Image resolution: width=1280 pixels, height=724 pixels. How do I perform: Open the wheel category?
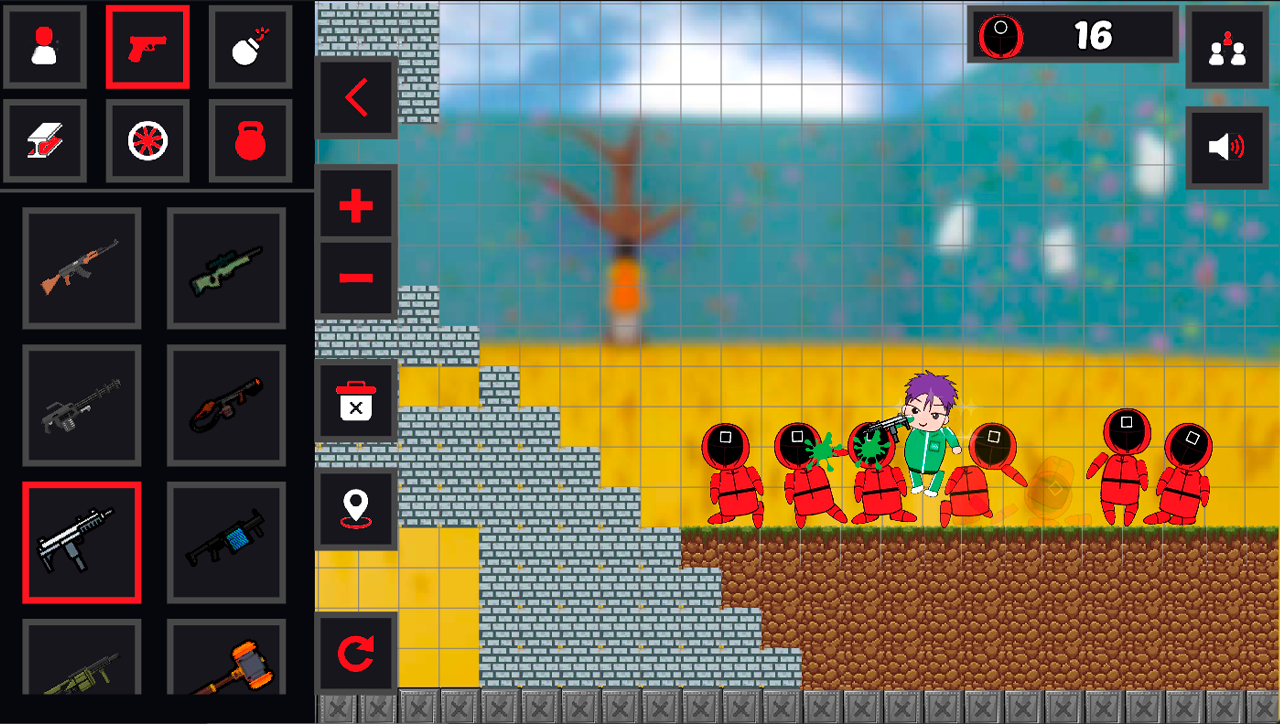tap(148, 139)
